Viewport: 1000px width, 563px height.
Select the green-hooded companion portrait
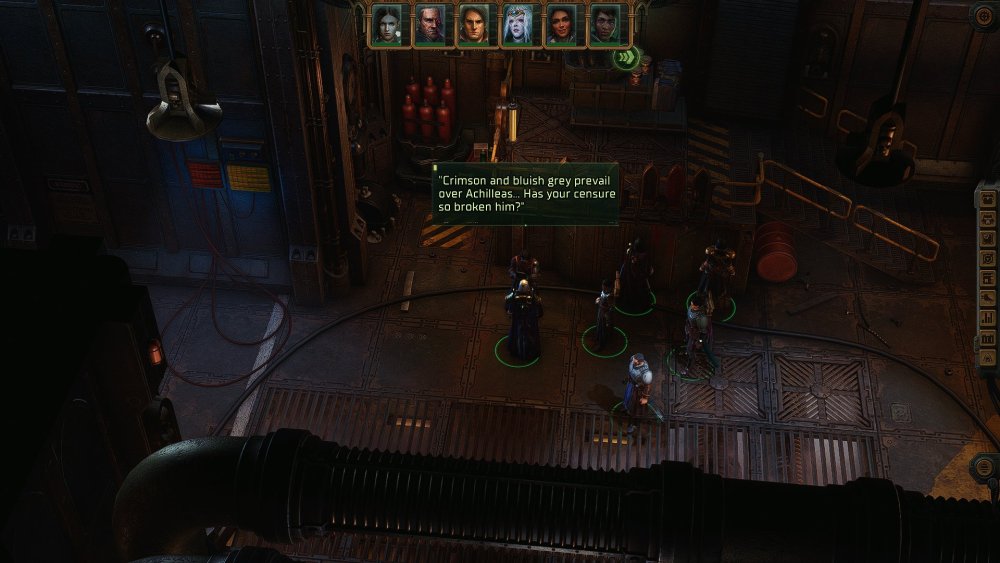click(x=605, y=25)
